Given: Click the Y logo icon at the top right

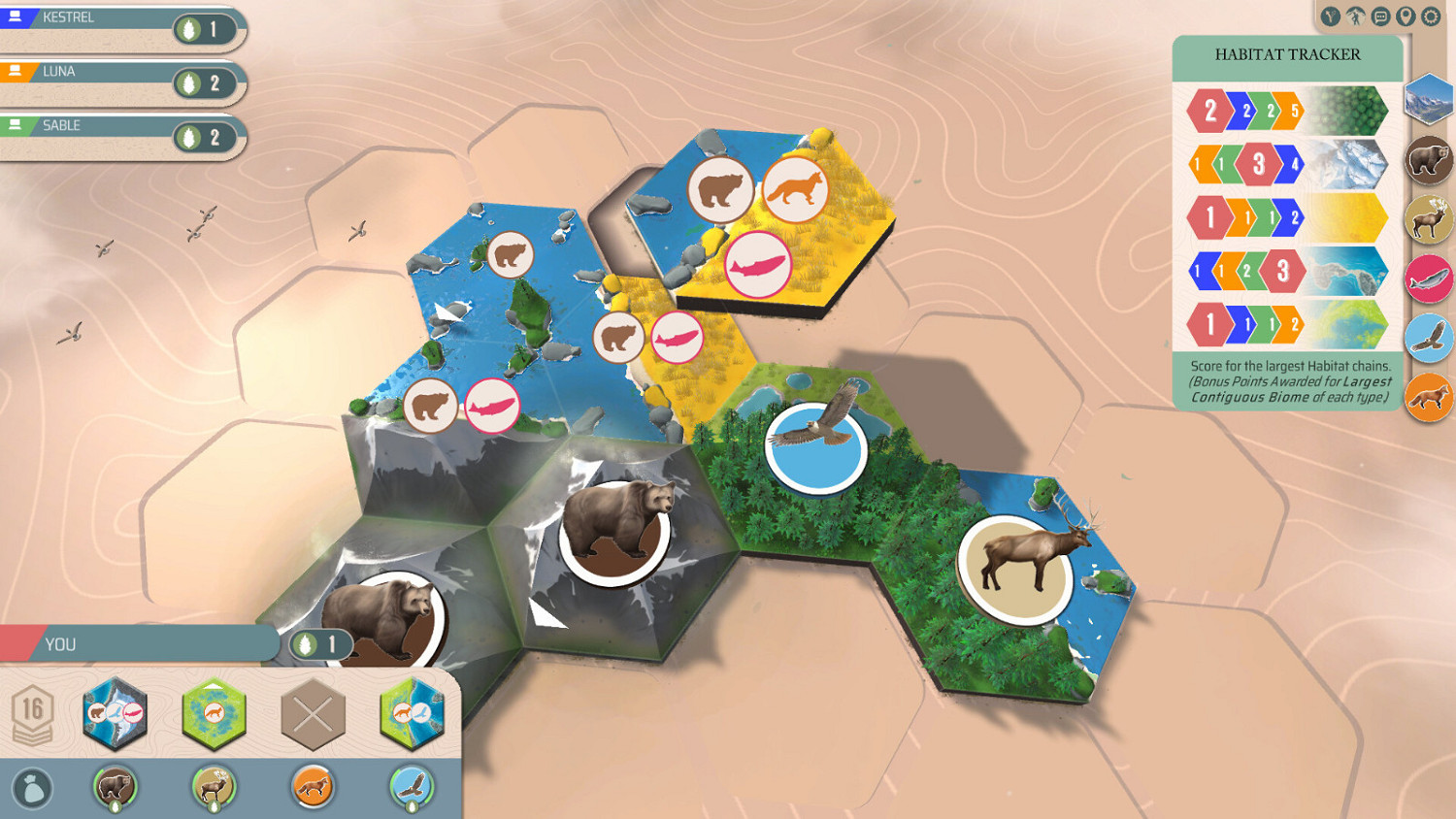Looking at the screenshot, I should click(x=1331, y=16).
